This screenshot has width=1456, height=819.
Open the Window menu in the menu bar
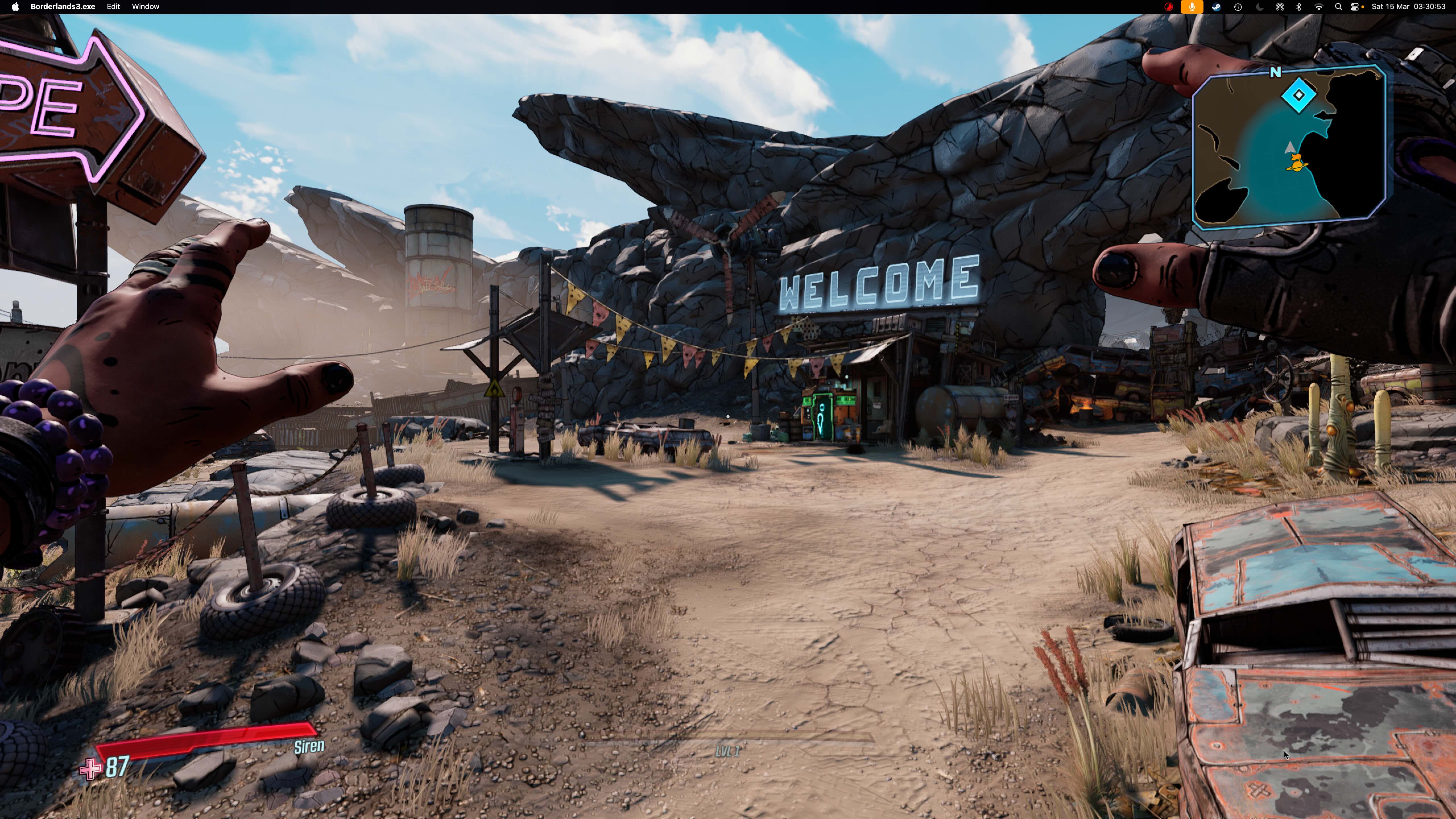[145, 7]
